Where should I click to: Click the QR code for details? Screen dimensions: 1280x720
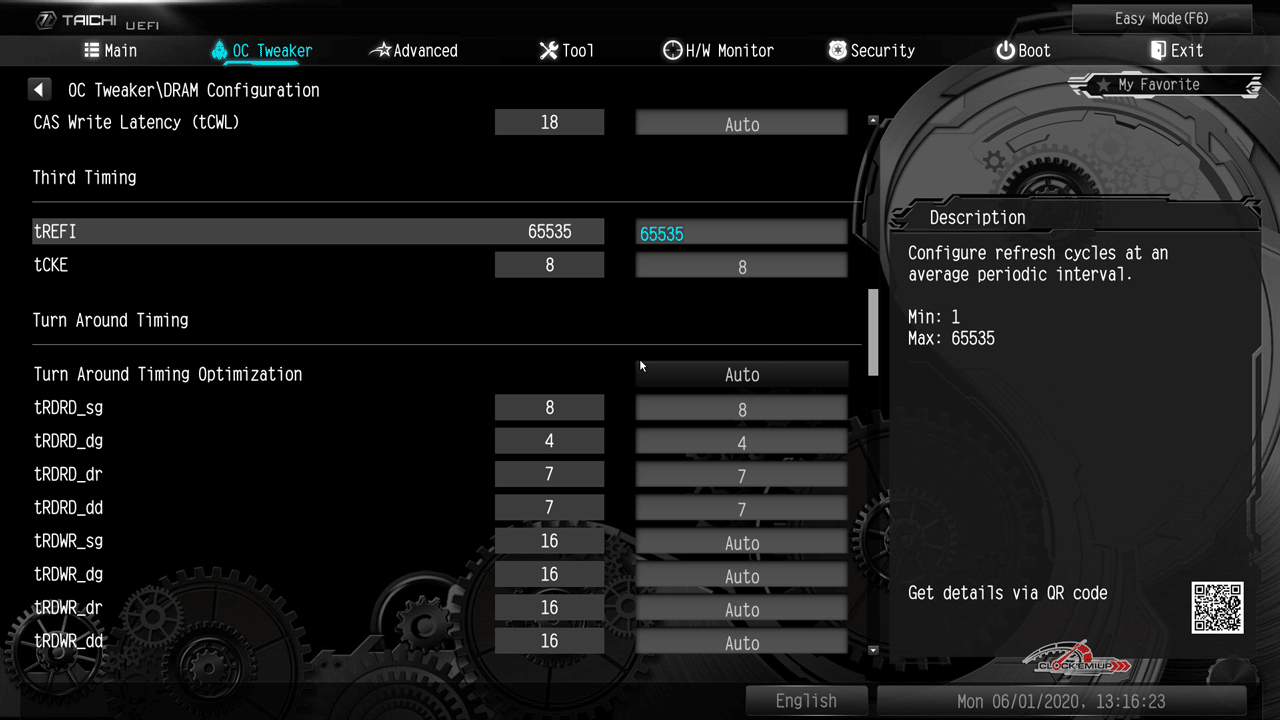click(1217, 607)
